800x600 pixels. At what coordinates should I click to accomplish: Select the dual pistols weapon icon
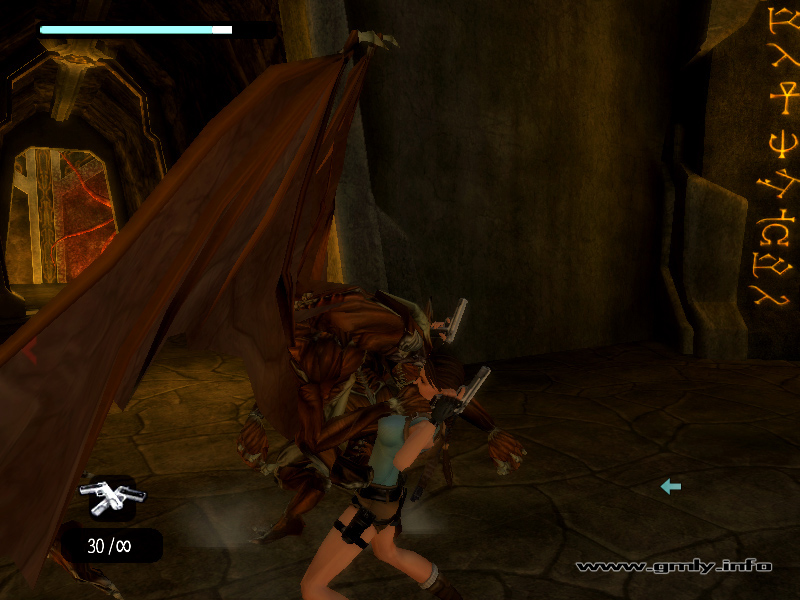107,494
